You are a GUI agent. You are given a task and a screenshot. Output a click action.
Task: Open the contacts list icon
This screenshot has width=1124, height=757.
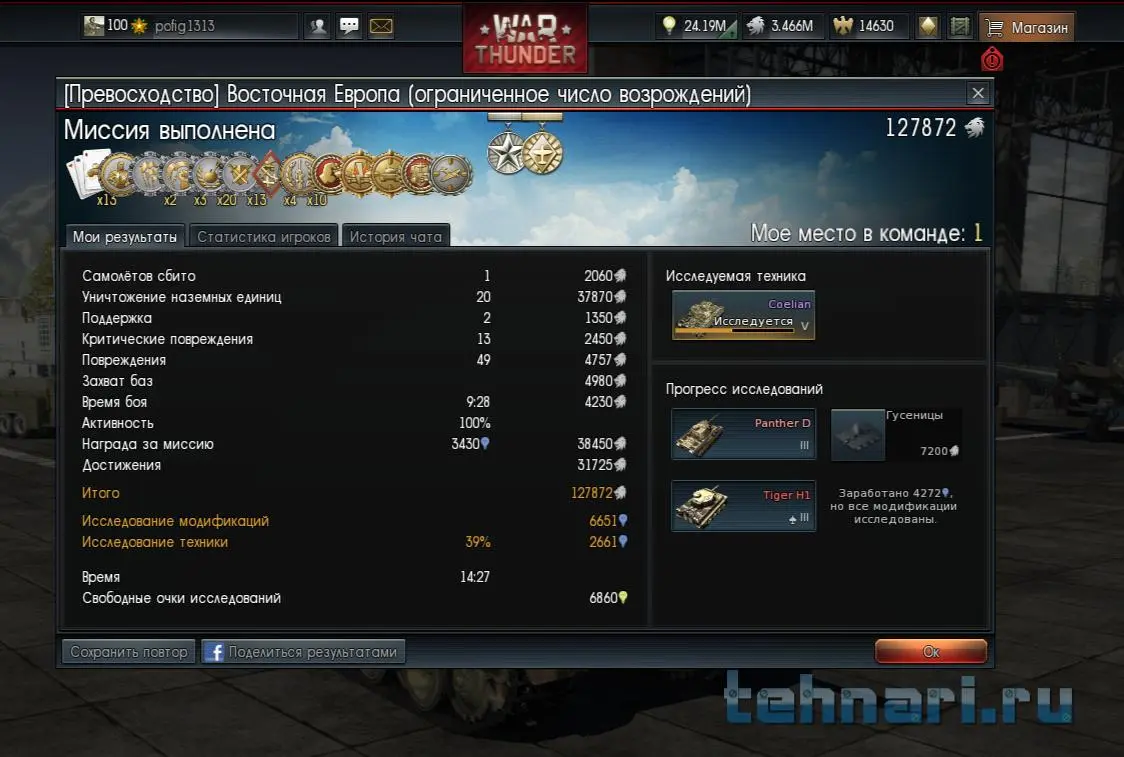tap(318, 27)
